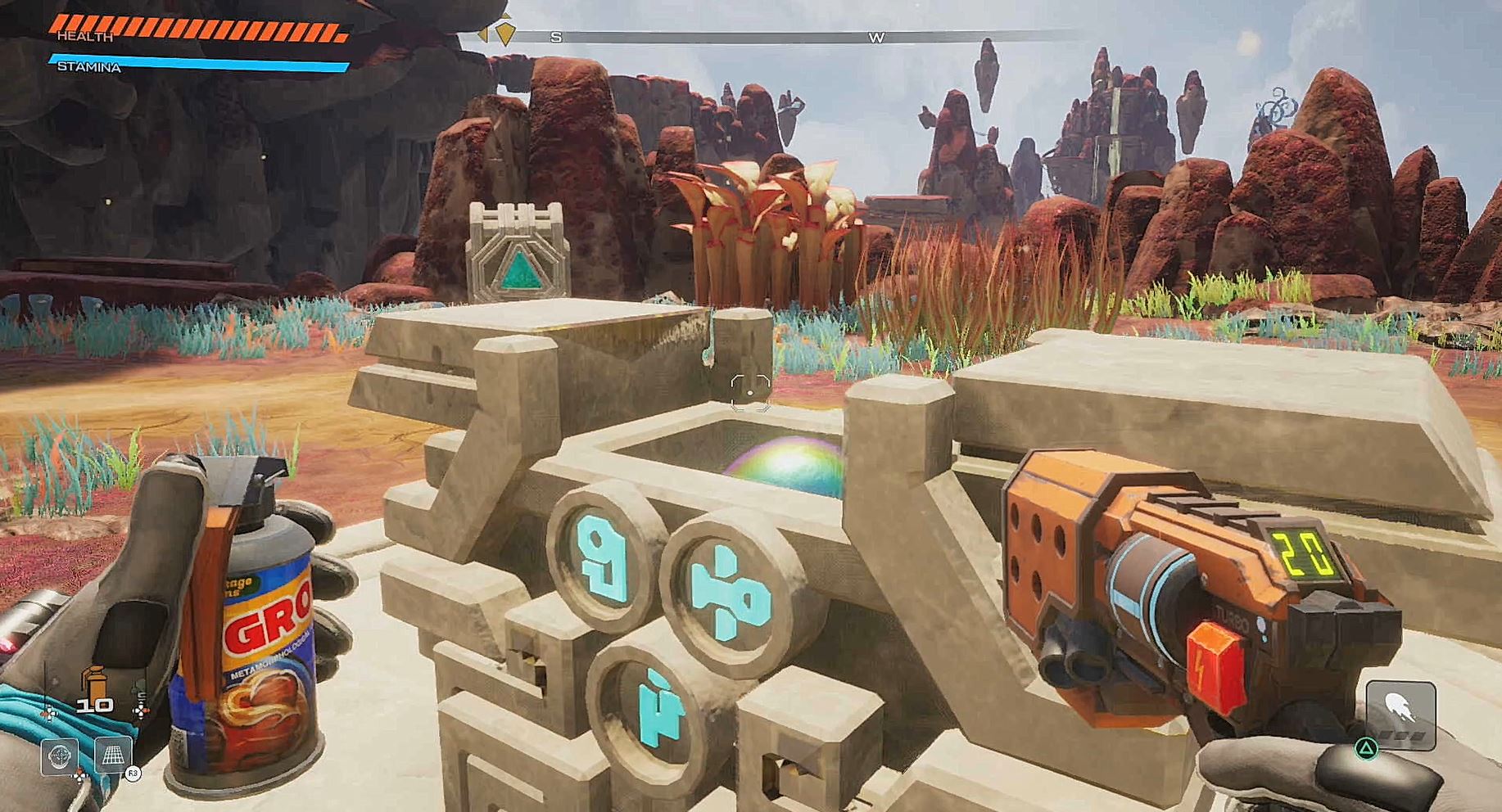The height and width of the screenshot is (812, 1502).
Task: Select the S marker on the compass
Action: pyautogui.click(x=554, y=36)
